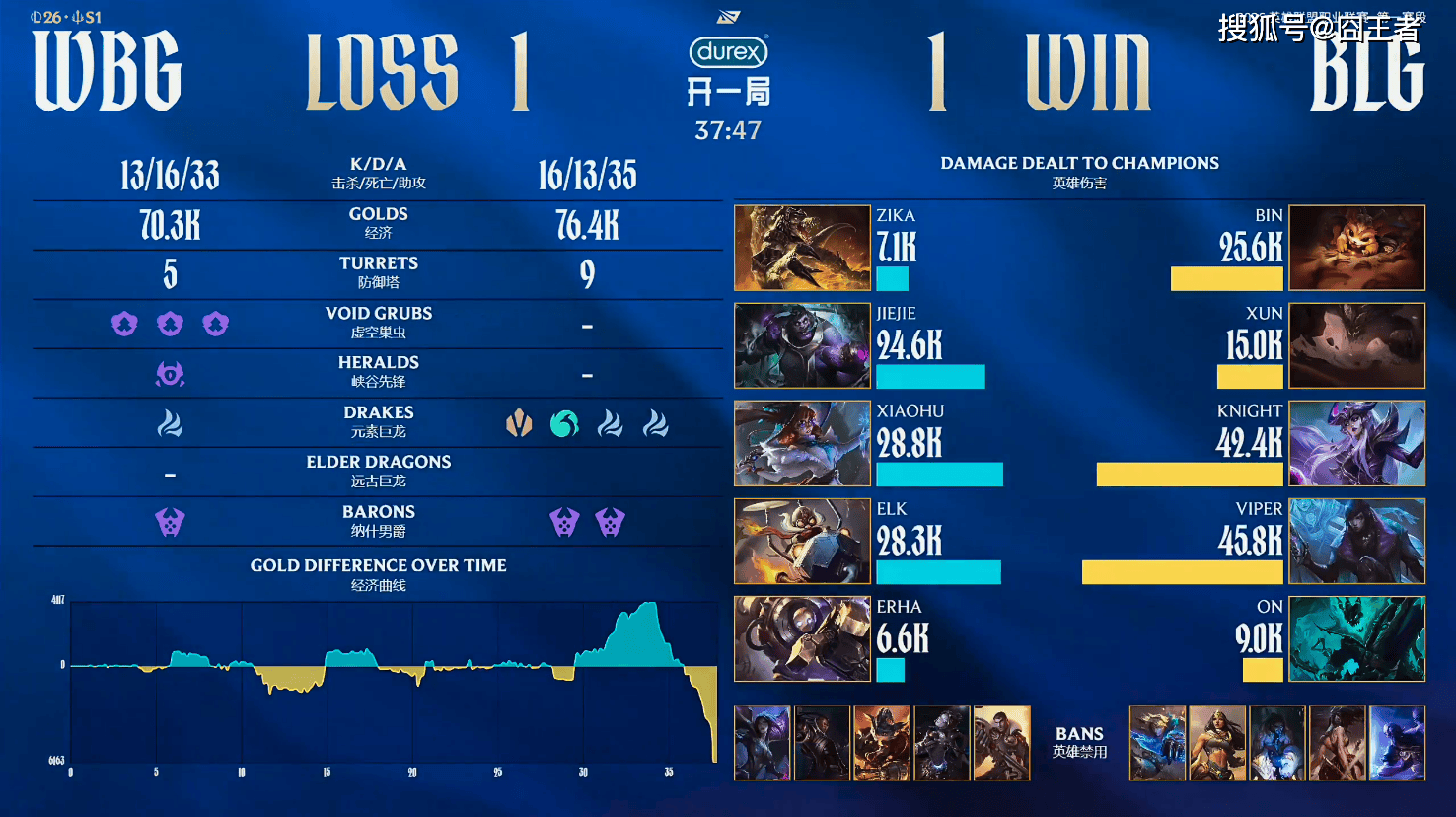Click KNIGHT's champion portrait
This screenshot has height=817, width=1456.
pos(1356,443)
